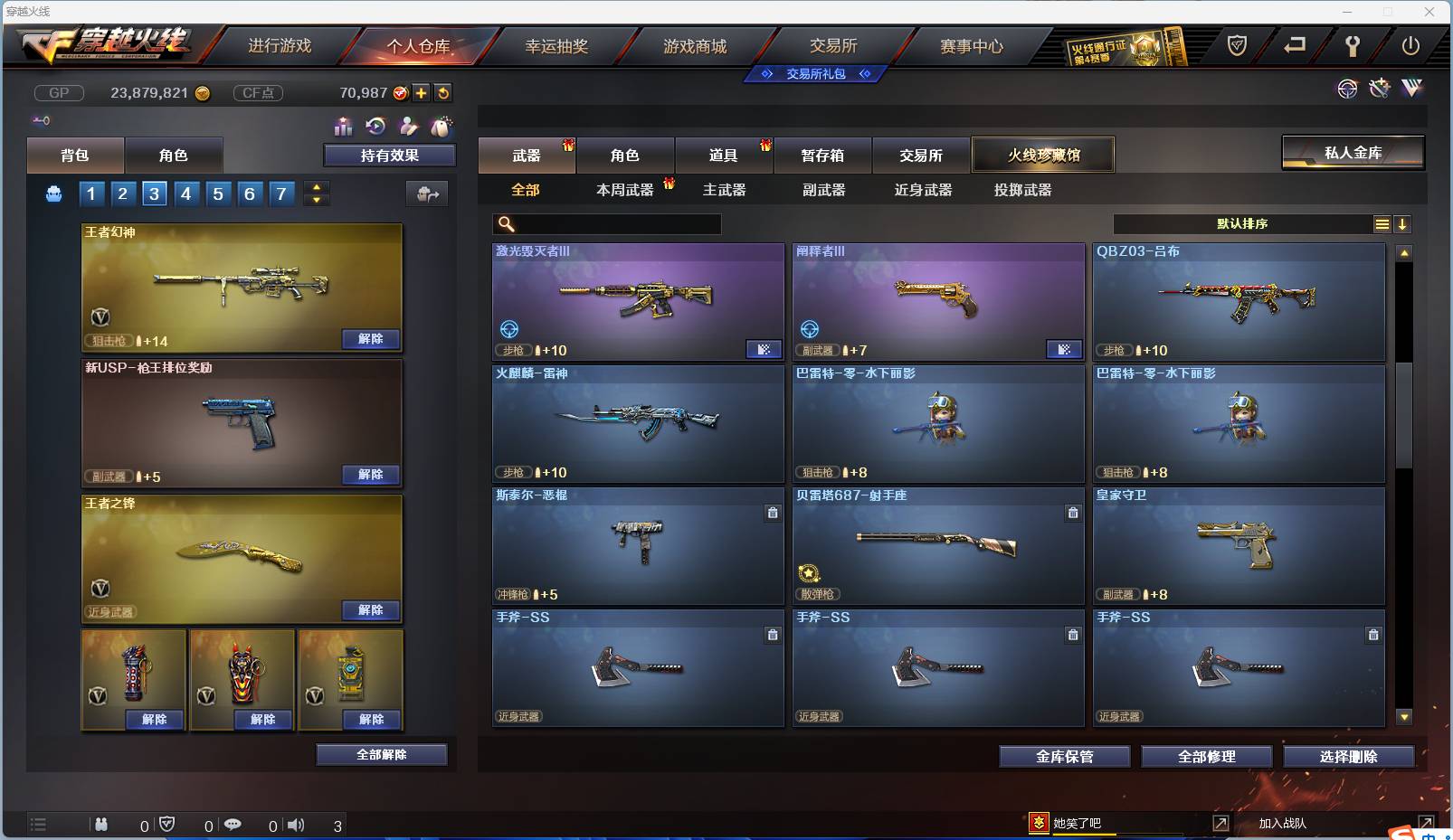Click the weapon search input field
The image size is (1453, 840).
point(606,222)
